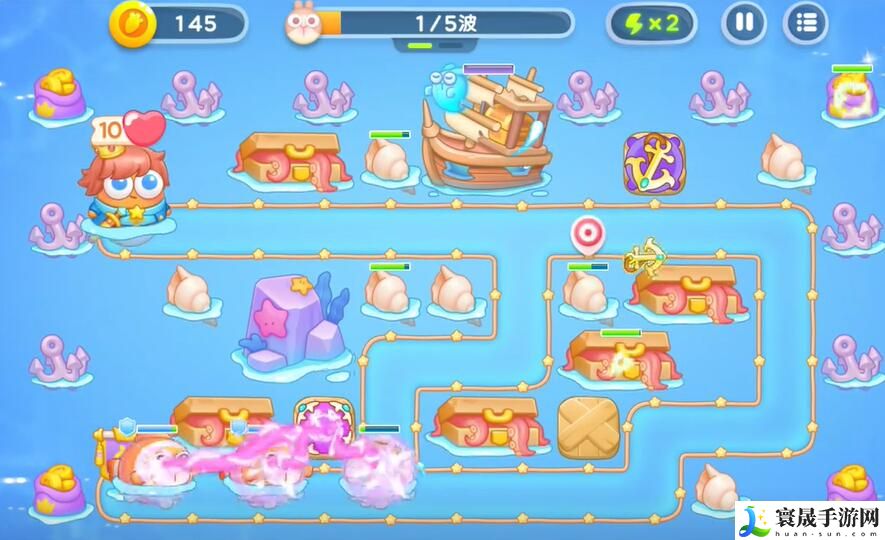
Task: Pause the game
Action: (x=744, y=22)
